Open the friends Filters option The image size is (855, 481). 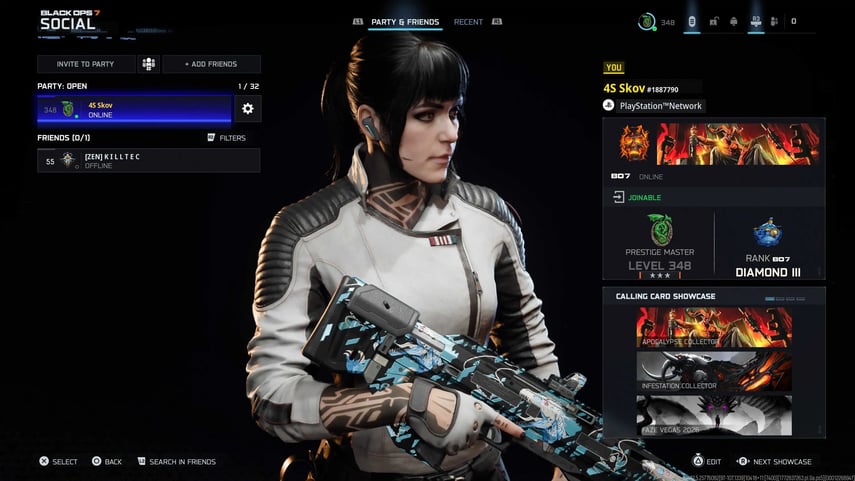click(x=226, y=138)
